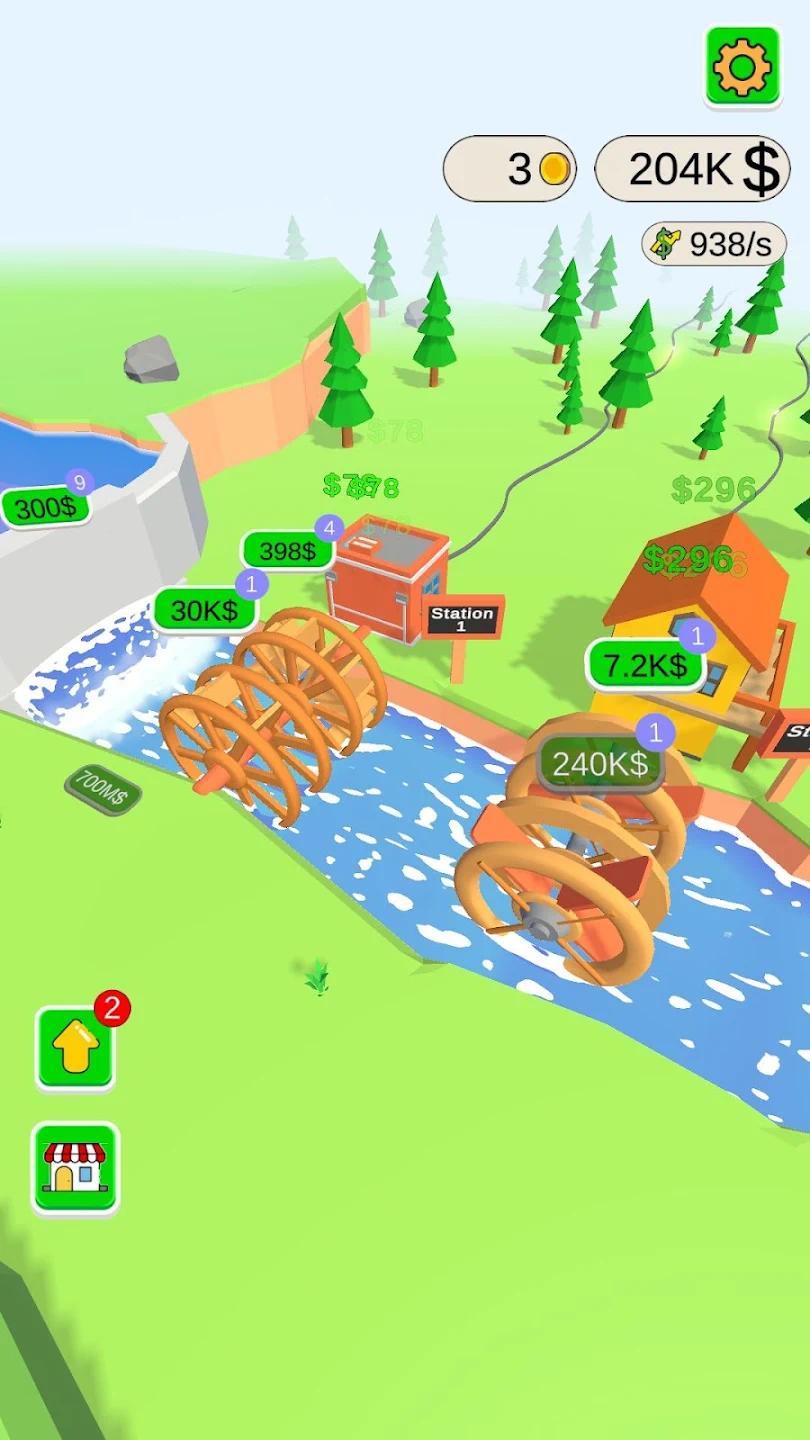Image resolution: width=810 pixels, height=1440 pixels.
Task: Open the shop storefront button
Action: [x=75, y=1167]
